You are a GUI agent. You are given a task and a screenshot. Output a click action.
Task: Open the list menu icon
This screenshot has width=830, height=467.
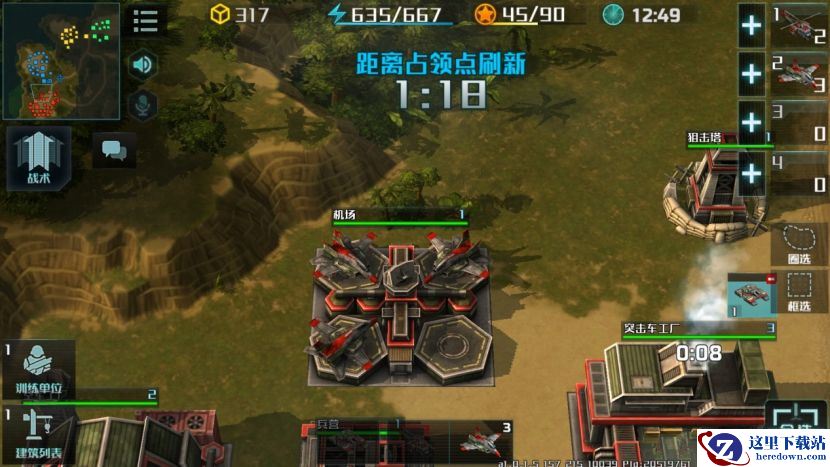coord(146,21)
